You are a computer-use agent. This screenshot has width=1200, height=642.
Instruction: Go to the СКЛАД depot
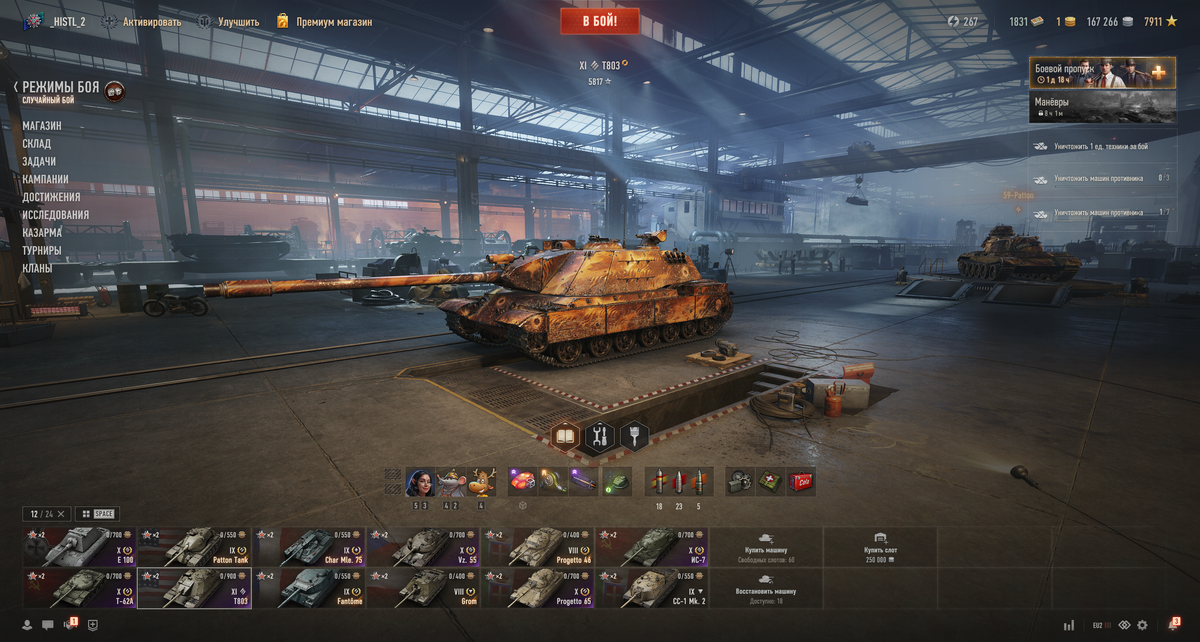(x=37, y=144)
